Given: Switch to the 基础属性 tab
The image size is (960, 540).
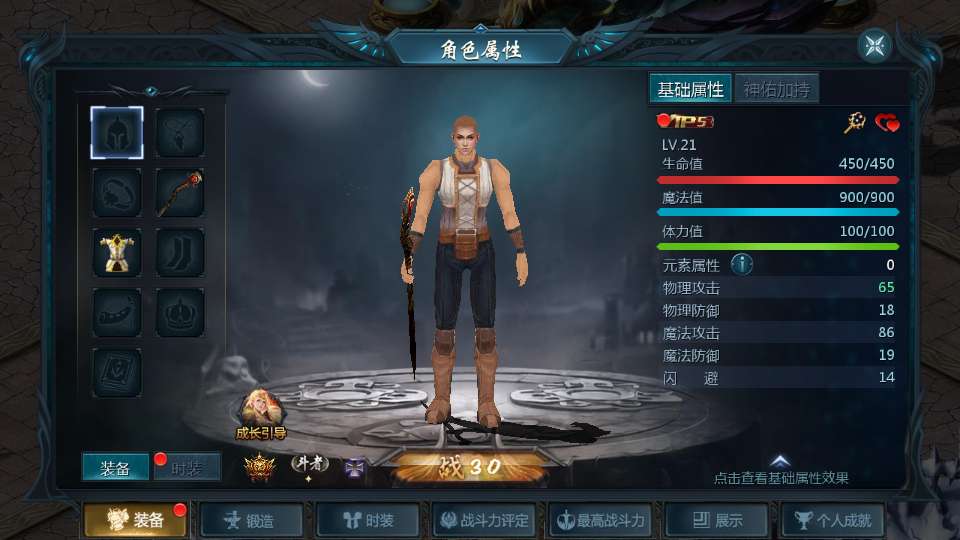Looking at the screenshot, I should coord(690,89).
